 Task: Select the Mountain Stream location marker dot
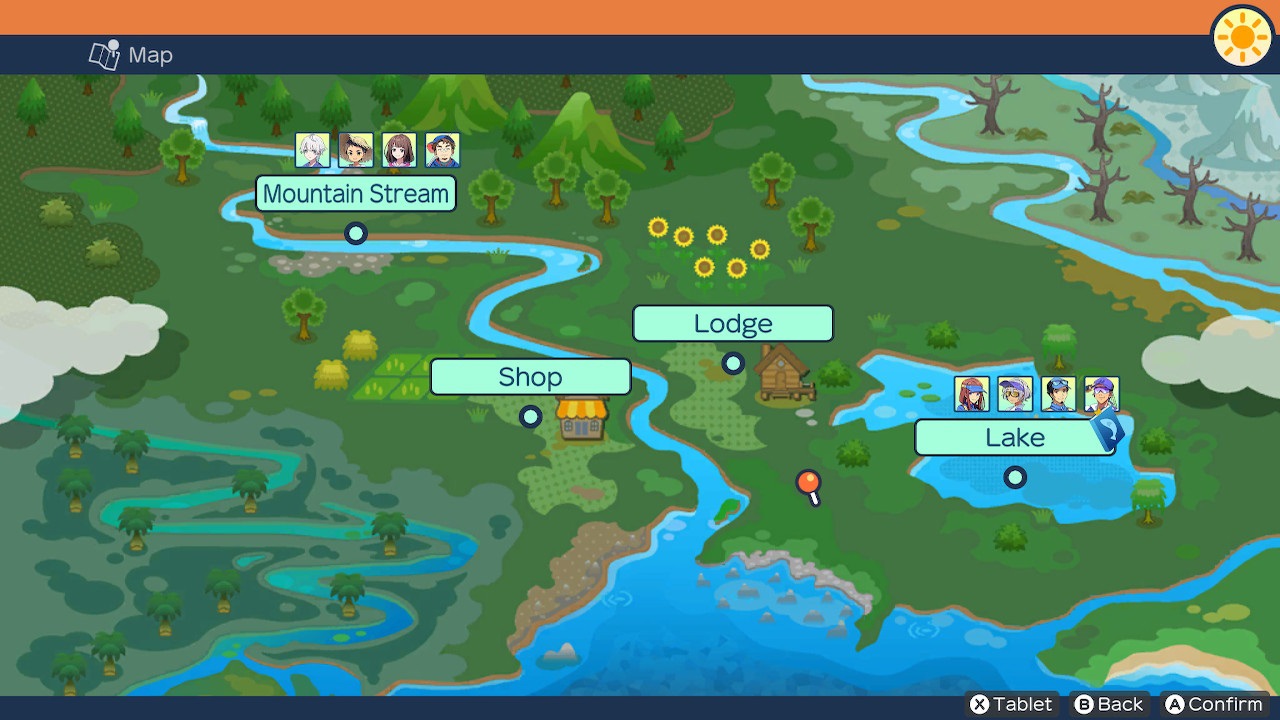click(x=356, y=233)
